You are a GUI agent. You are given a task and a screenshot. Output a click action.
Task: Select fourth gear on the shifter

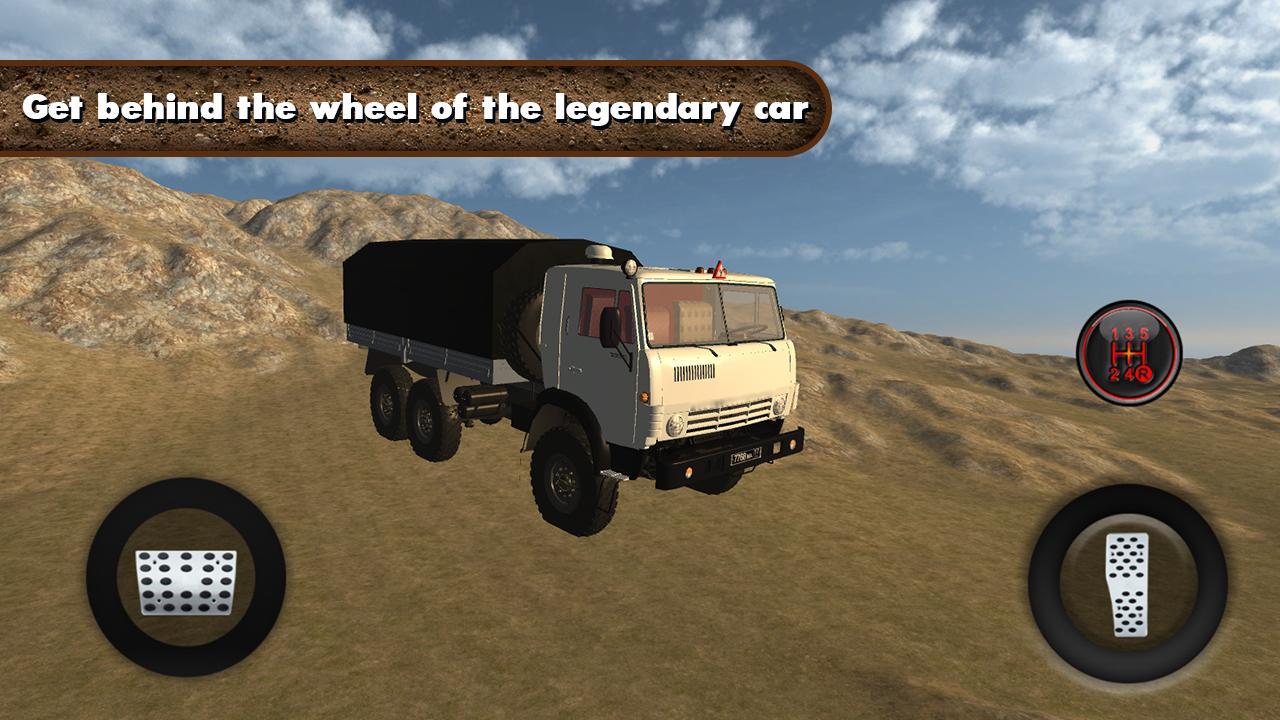1130,374
